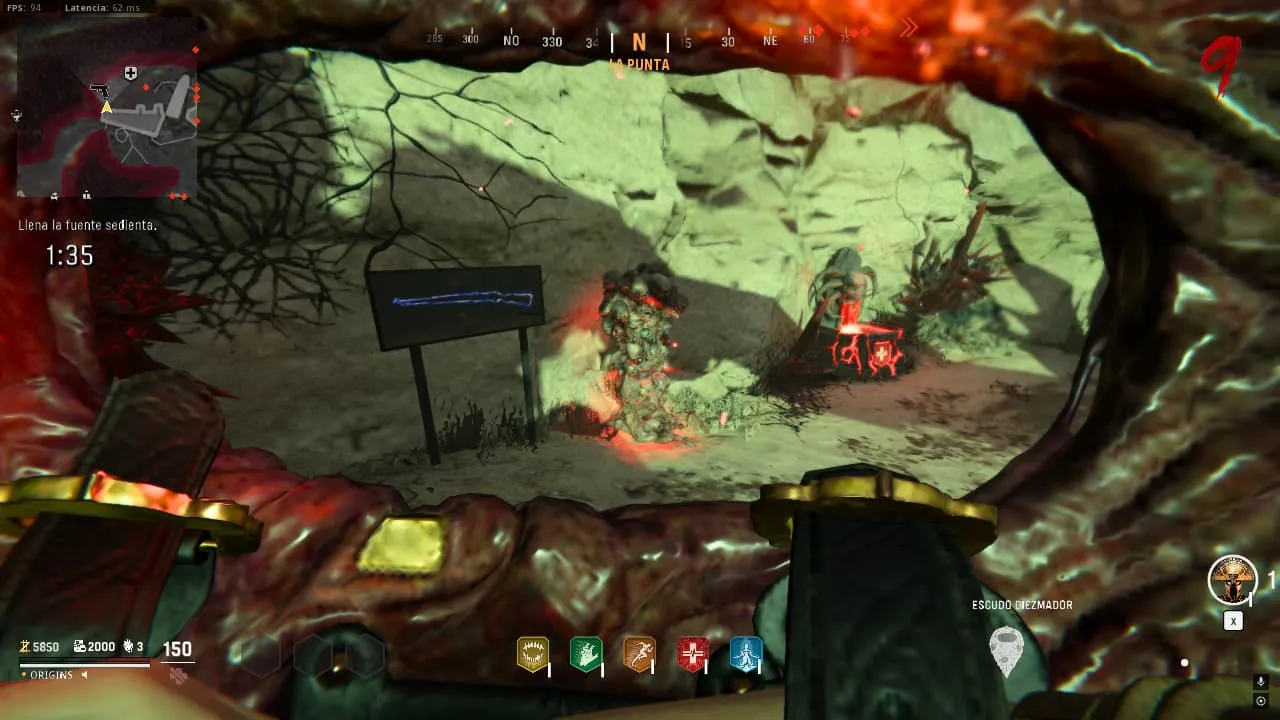Select the pistol wall-buy marker on minimap
This screenshot has height=720, width=1280.
click(100, 90)
